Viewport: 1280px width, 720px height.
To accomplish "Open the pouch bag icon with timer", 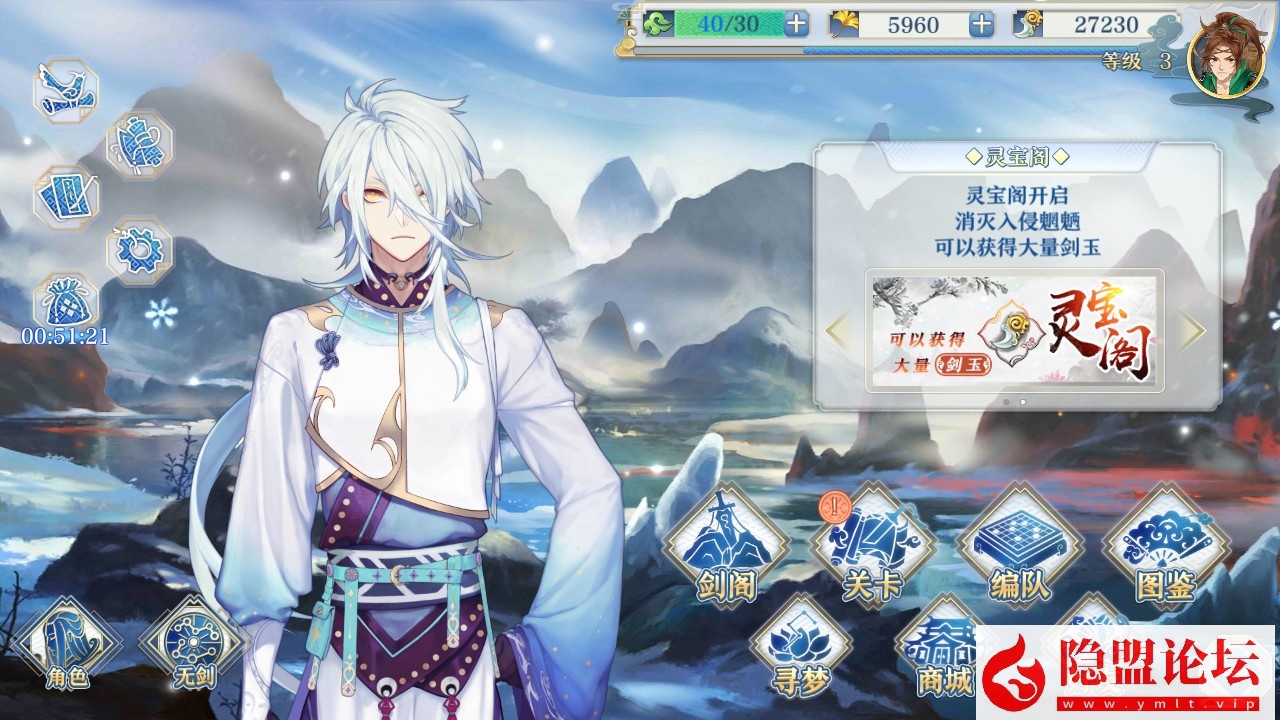I will [66, 302].
